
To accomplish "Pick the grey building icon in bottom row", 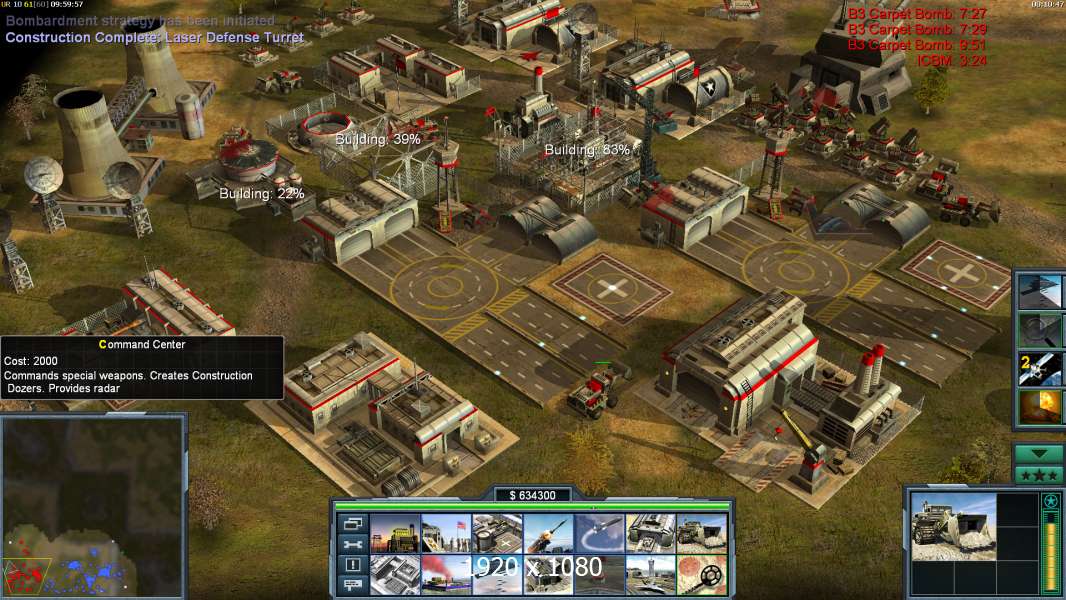I will [394, 575].
